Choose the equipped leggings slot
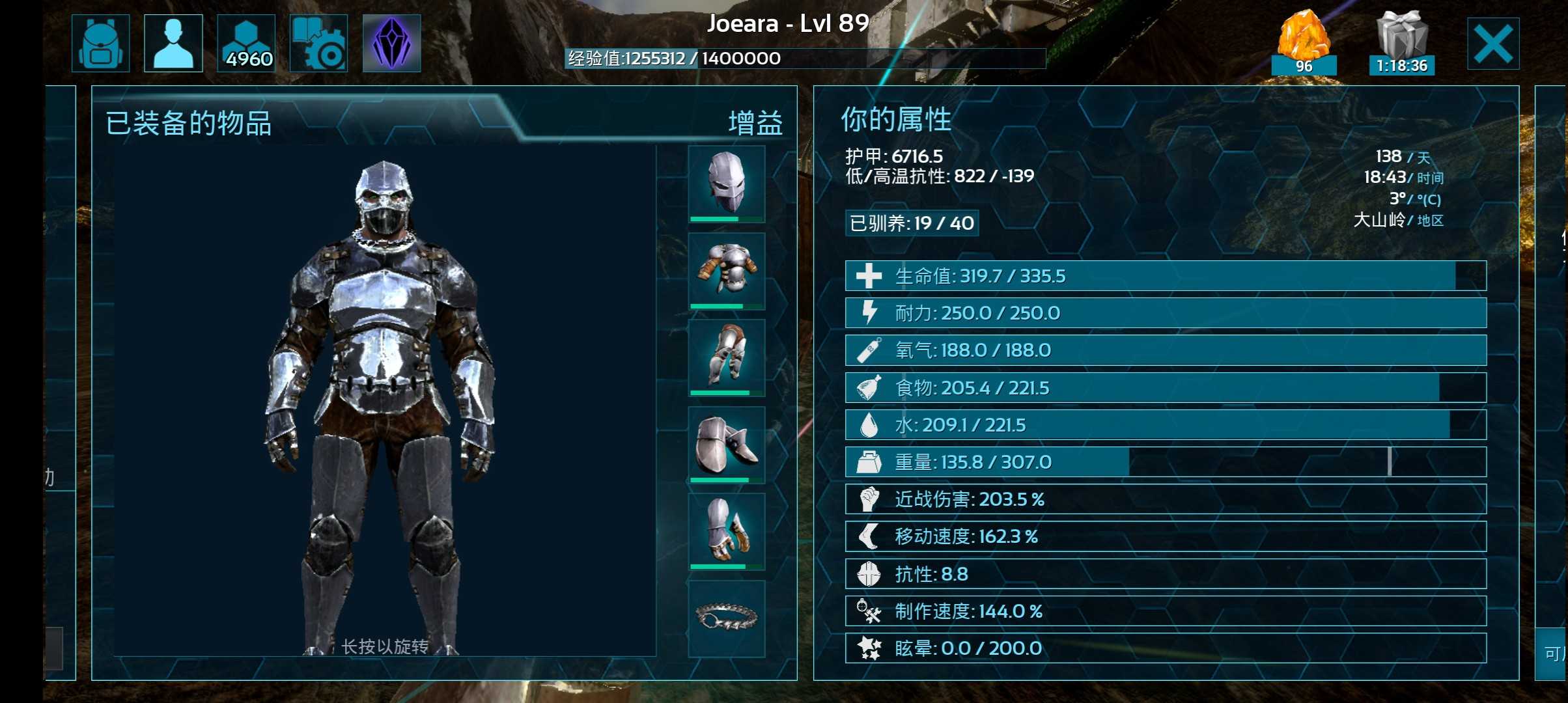Screen dimensions: 1568x703 (727, 357)
